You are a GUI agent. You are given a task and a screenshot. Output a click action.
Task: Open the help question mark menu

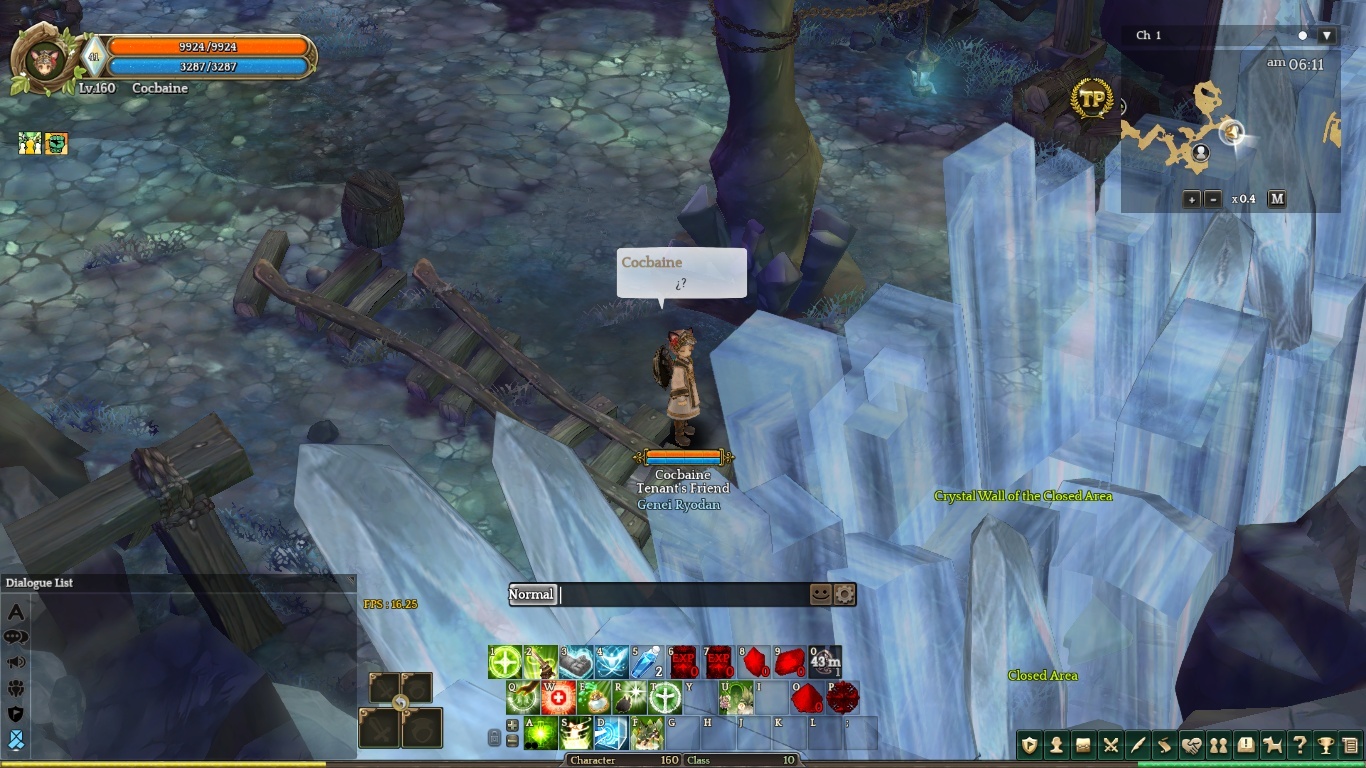click(1299, 745)
